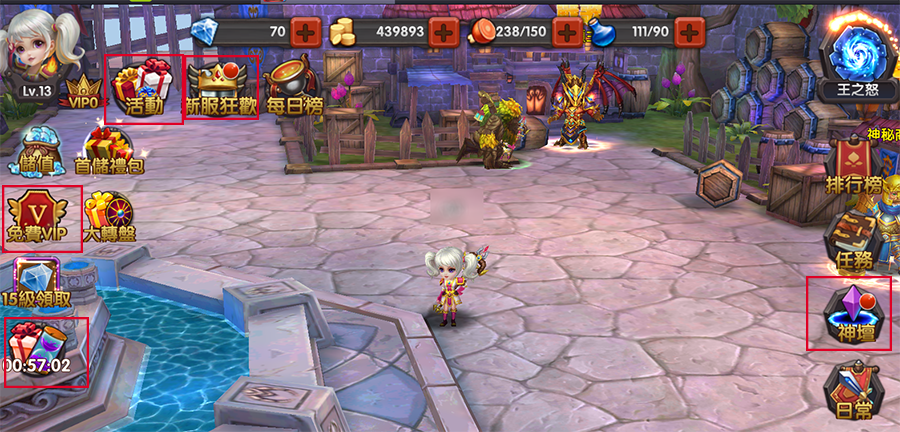Open the 15級領取 level reward icon
Image resolution: width=900 pixels, height=432 pixels.
pos(36,282)
